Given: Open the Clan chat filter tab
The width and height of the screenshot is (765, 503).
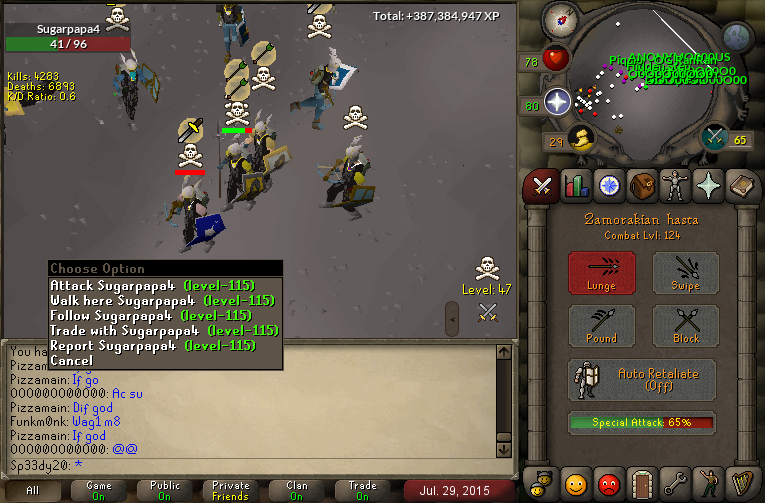Looking at the screenshot, I should coord(297,490).
